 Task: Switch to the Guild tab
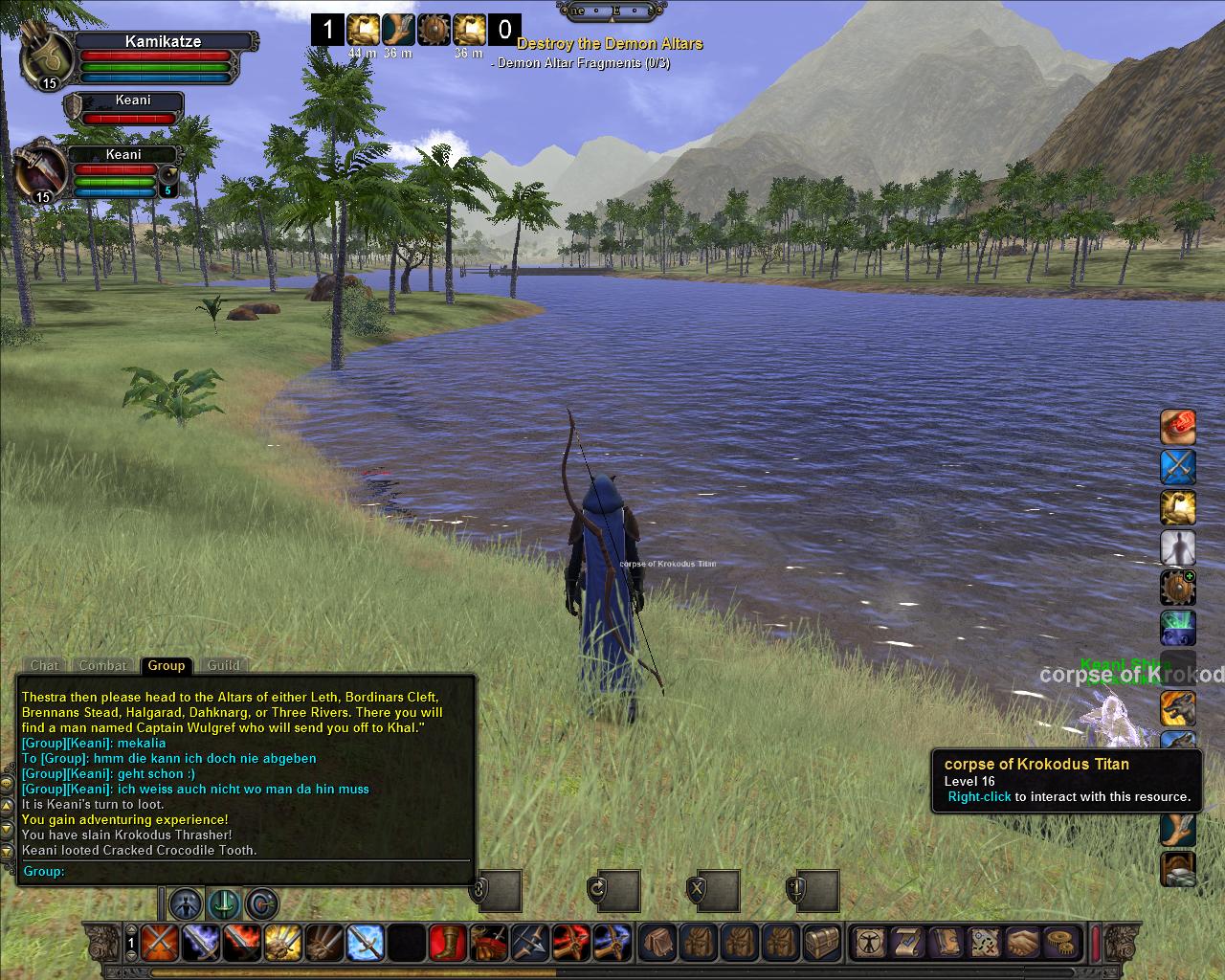click(223, 665)
